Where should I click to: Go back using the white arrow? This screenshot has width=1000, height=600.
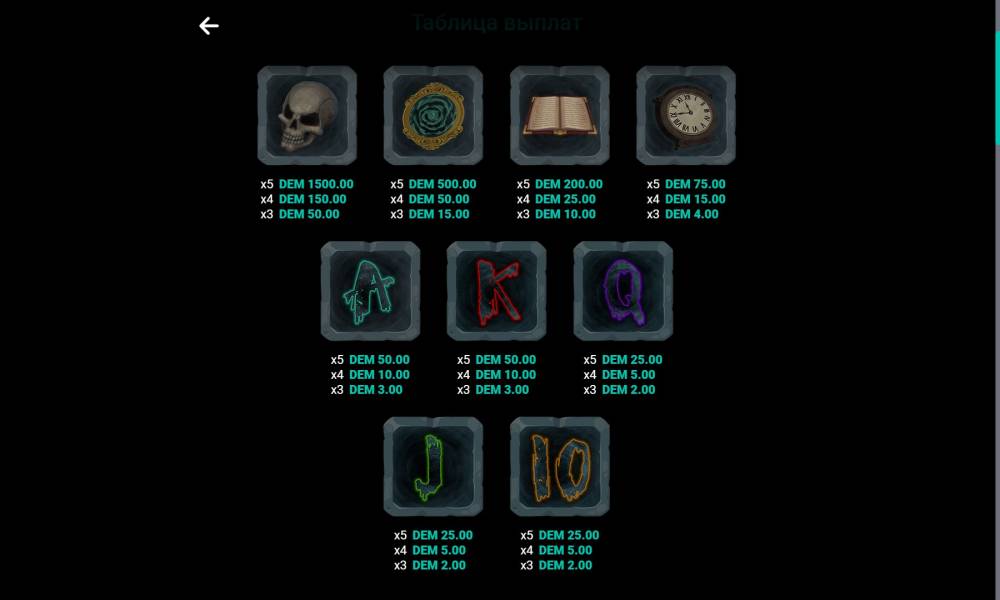[208, 26]
